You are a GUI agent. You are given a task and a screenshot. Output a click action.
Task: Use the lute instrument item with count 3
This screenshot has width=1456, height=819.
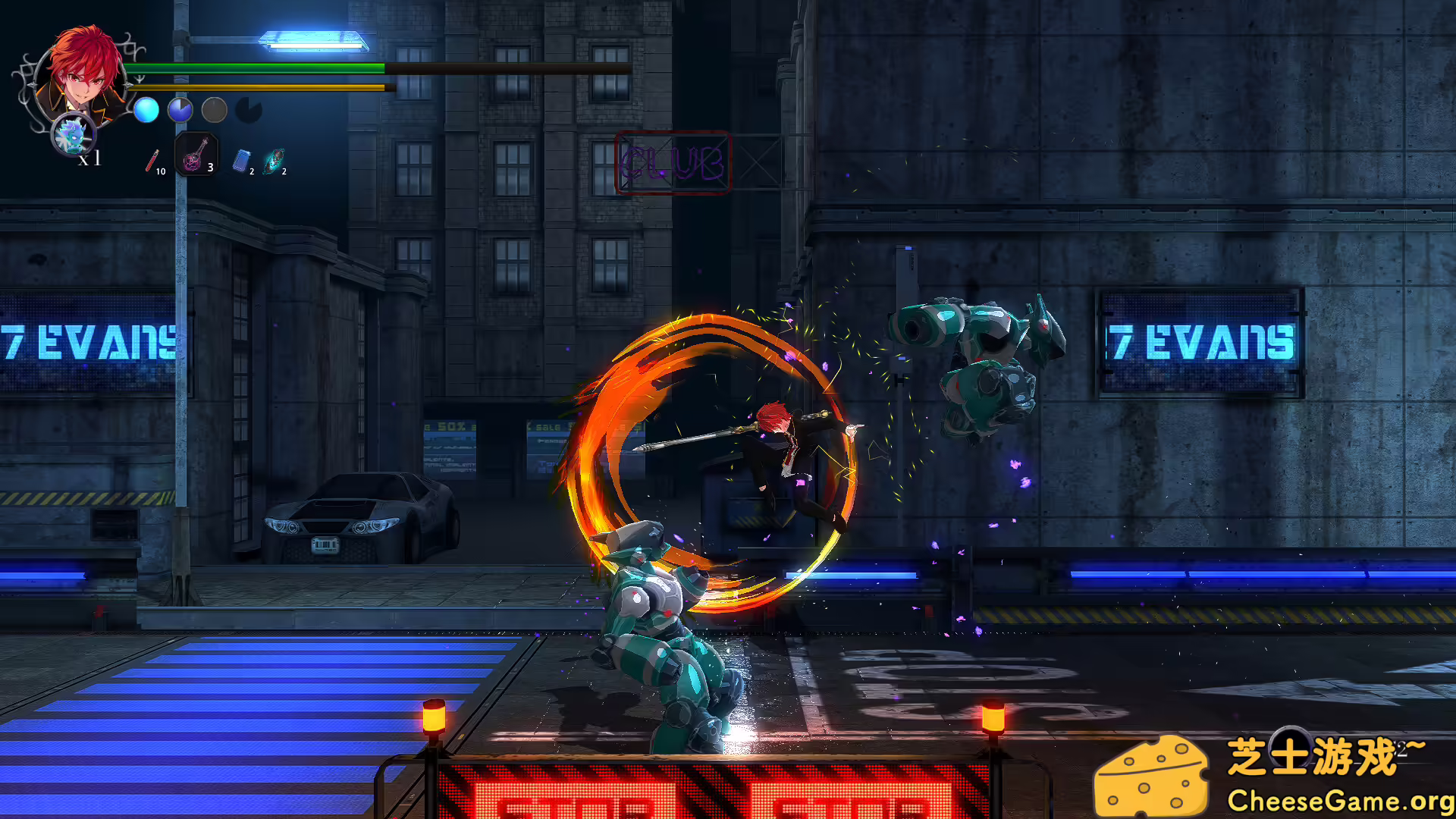pos(194,155)
